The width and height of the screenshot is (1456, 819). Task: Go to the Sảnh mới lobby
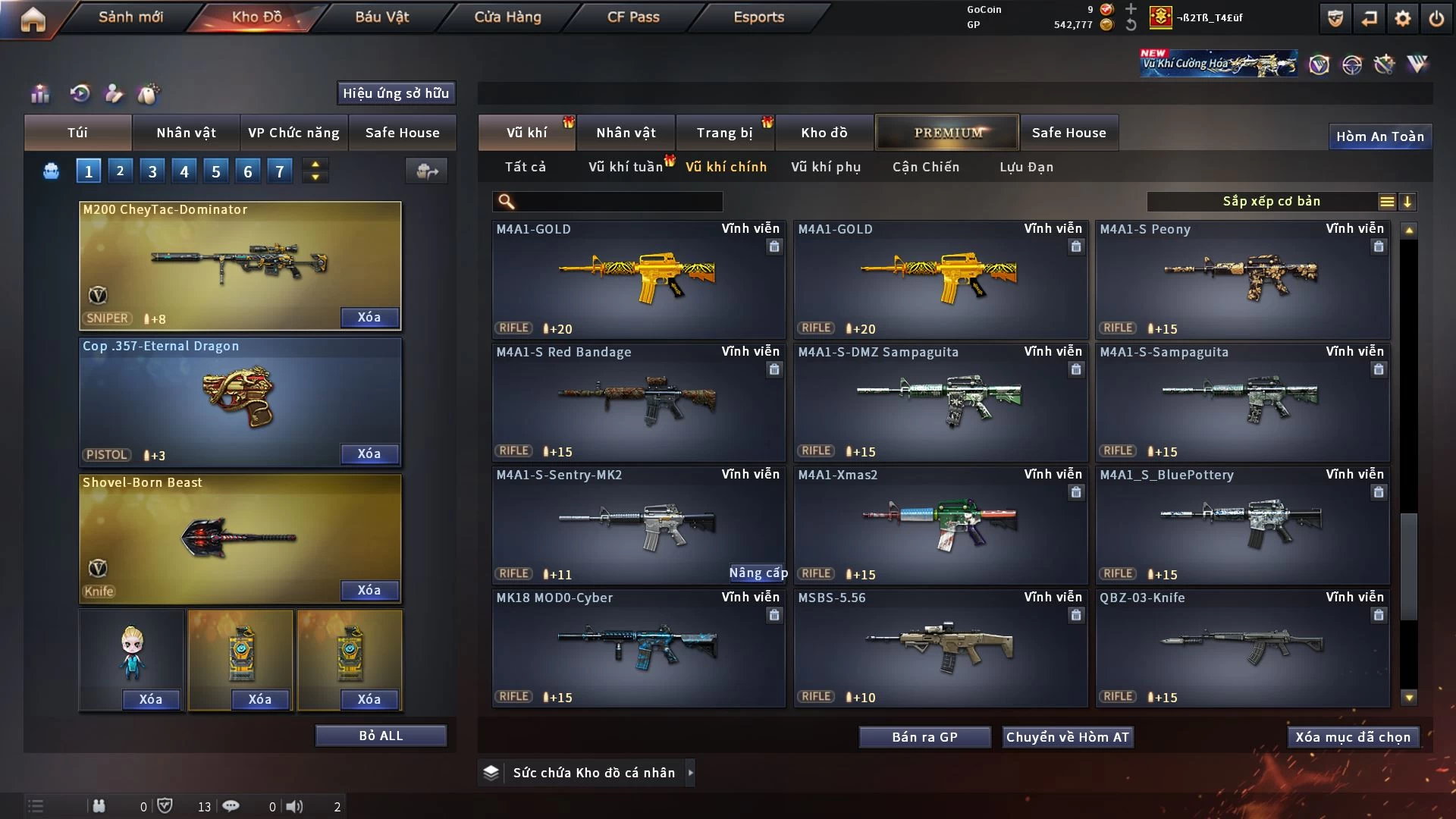tap(130, 17)
